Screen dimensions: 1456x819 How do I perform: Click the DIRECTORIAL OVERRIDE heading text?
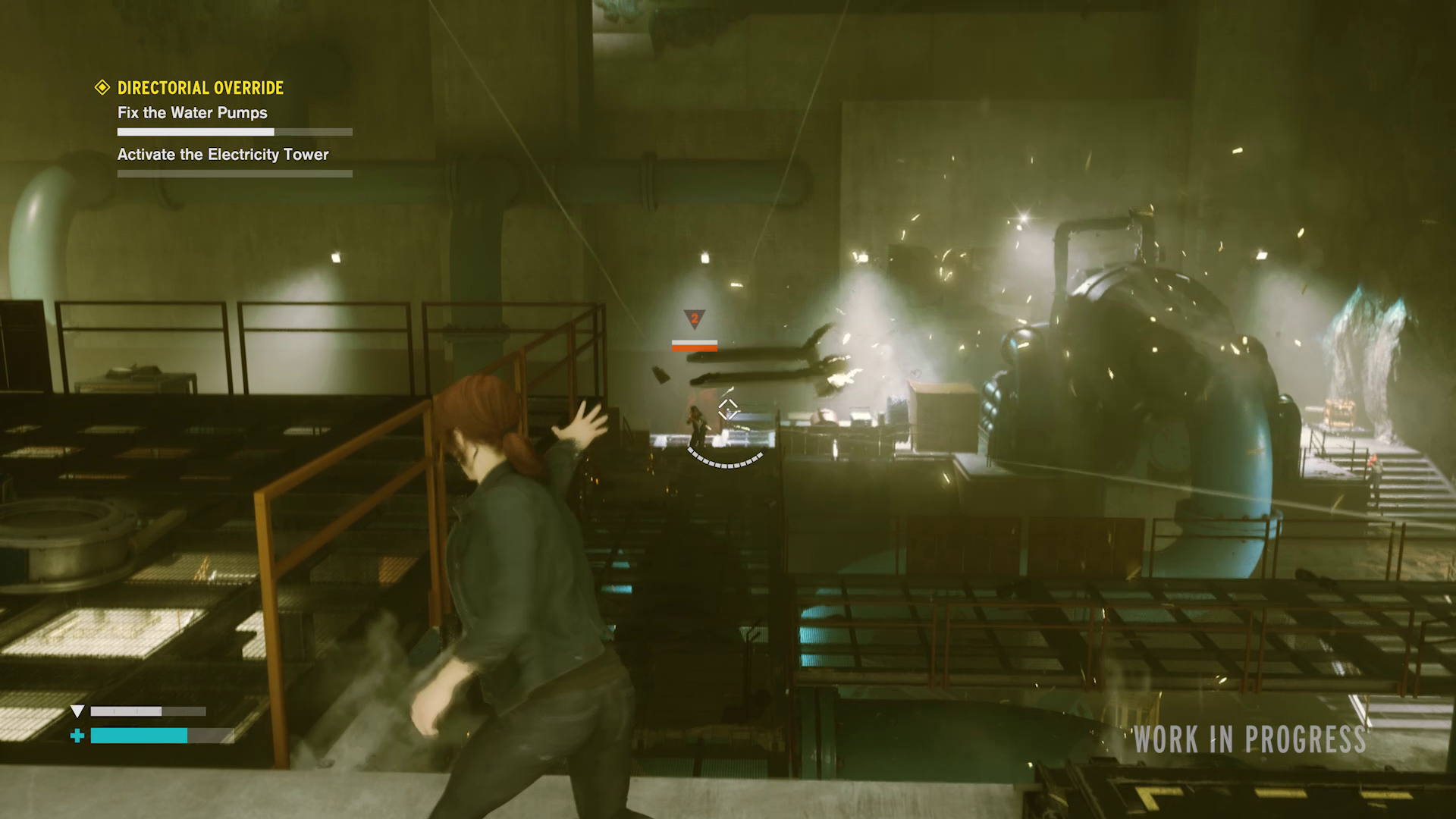coord(199,87)
